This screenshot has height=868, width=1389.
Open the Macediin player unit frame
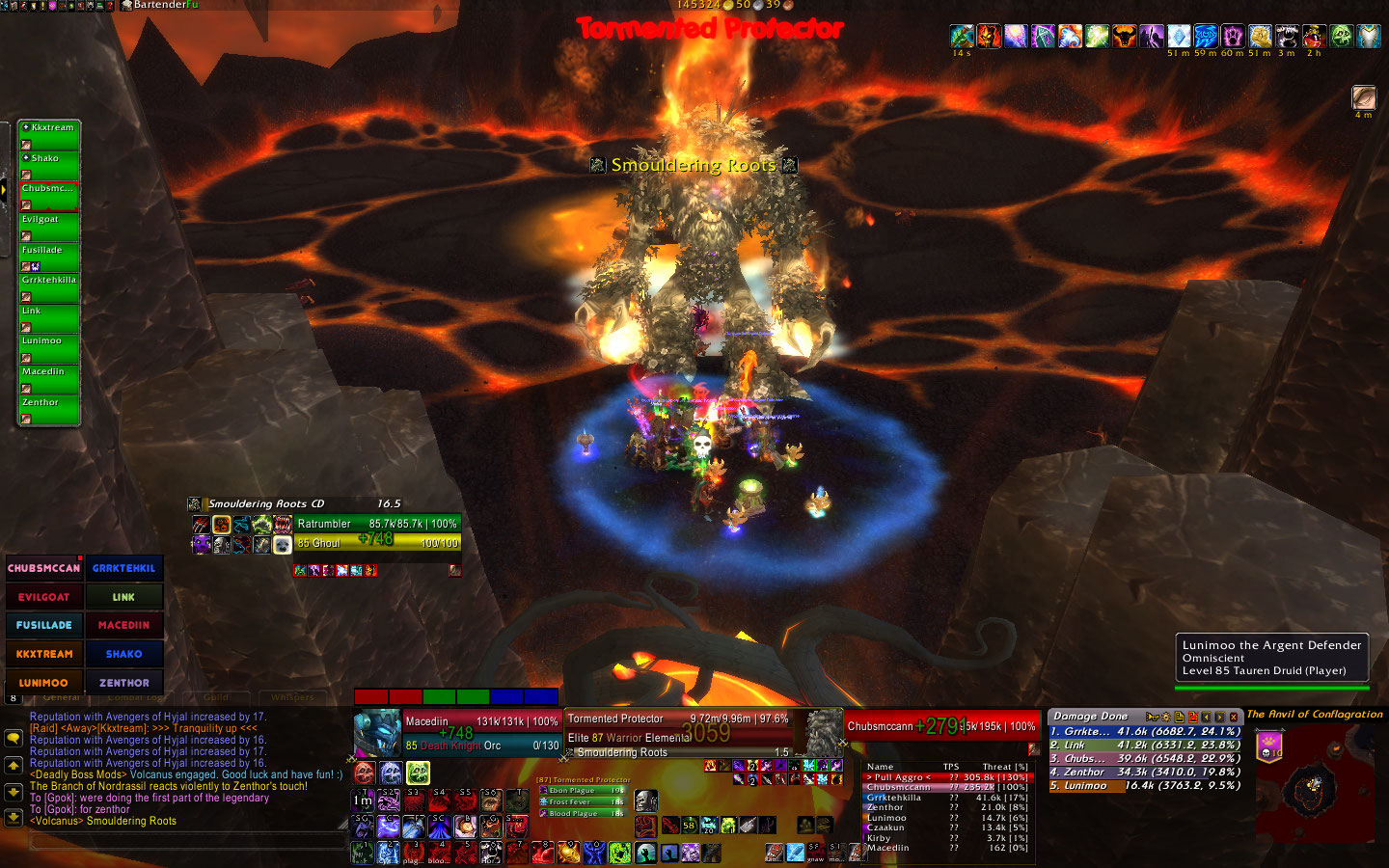tap(480, 733)
